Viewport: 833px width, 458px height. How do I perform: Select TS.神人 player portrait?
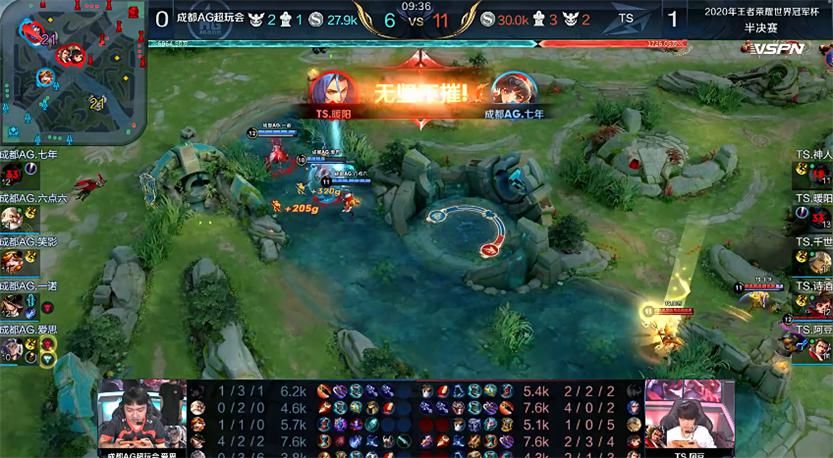pos(820,173)
